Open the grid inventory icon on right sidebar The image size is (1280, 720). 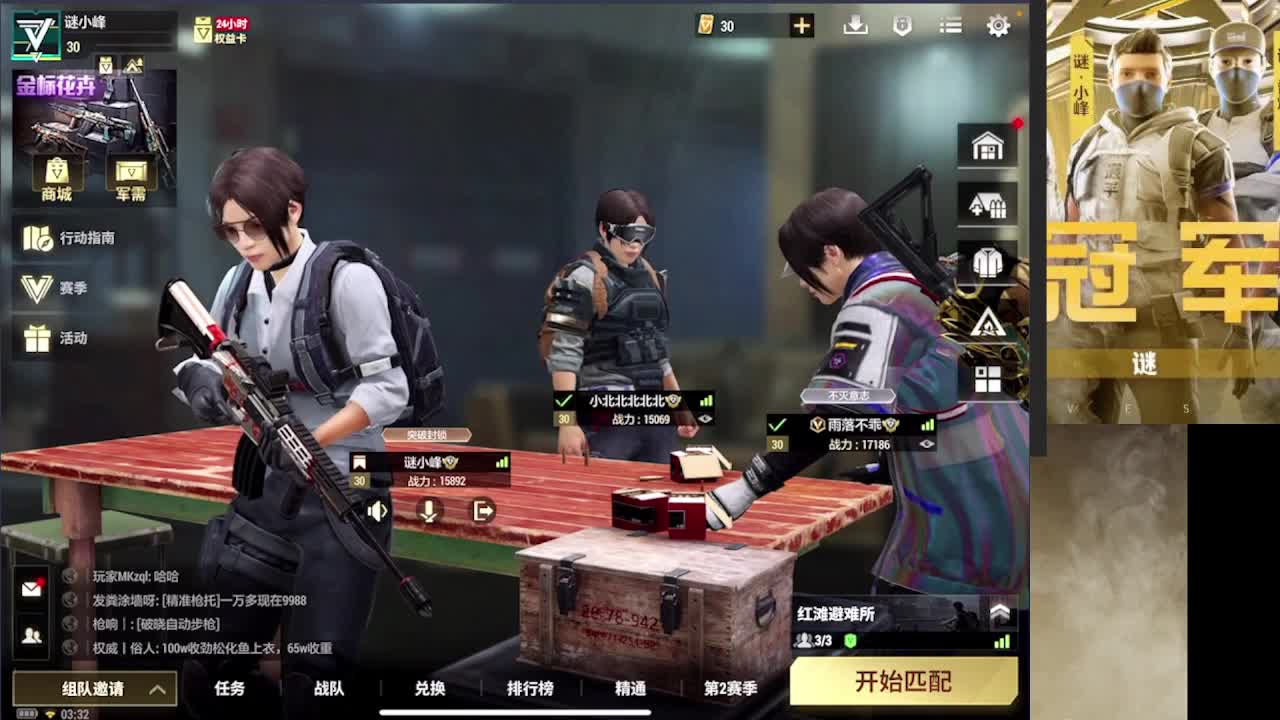pos(988,378)
